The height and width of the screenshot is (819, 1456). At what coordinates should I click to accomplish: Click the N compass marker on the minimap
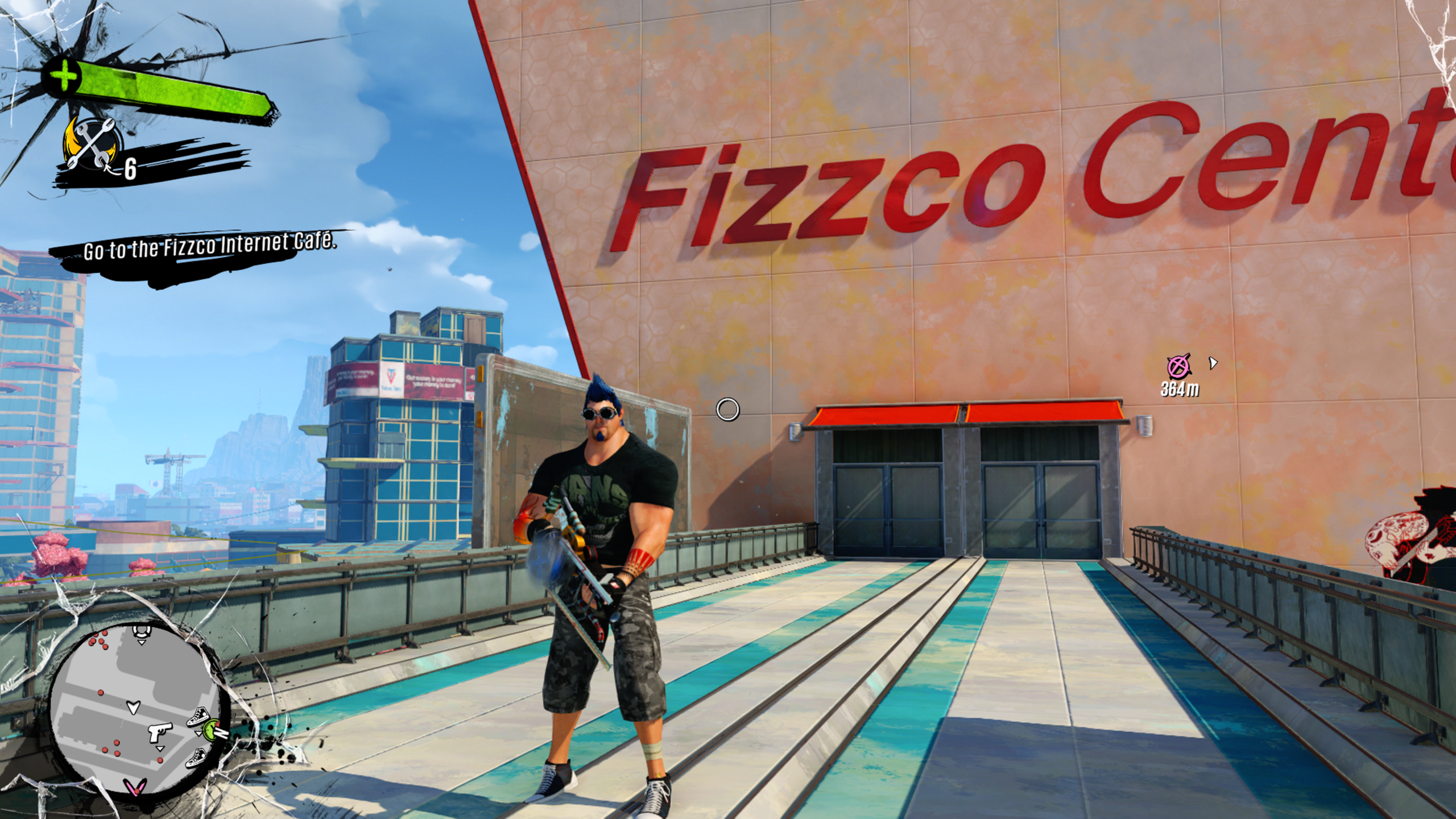click(x=222, y=733)
